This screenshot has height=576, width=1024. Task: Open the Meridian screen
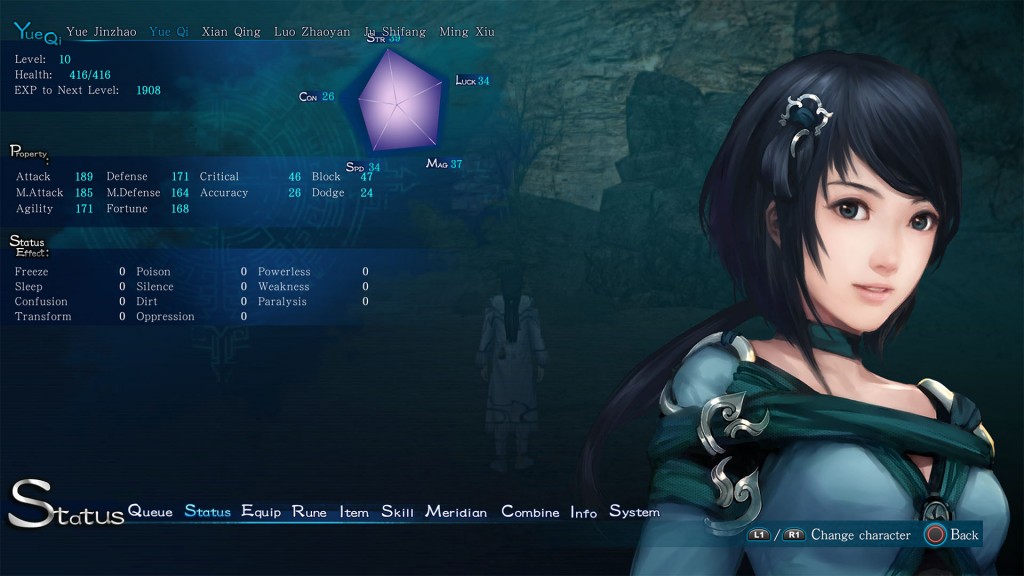(456, 512)
